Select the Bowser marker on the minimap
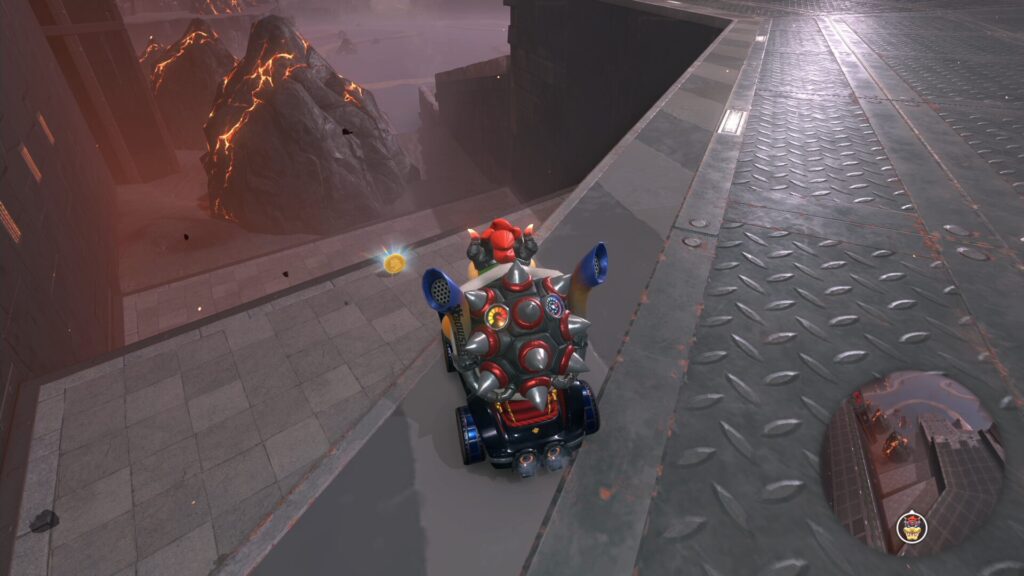The image size is (1024, 576). coord(911,526)
